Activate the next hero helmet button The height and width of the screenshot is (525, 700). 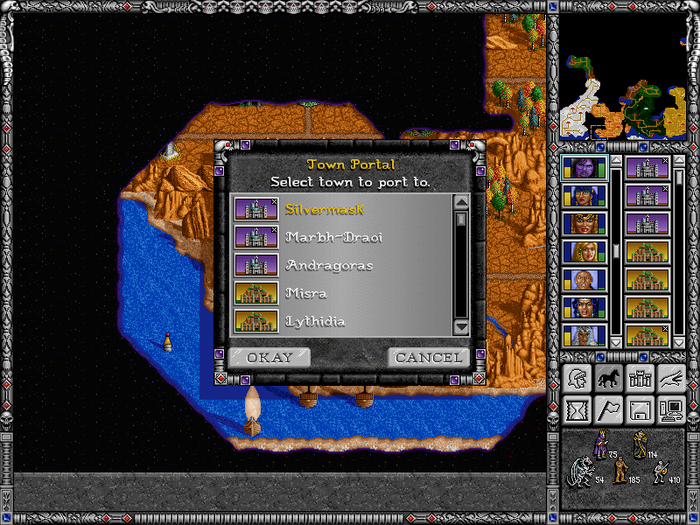click(577, 378)
